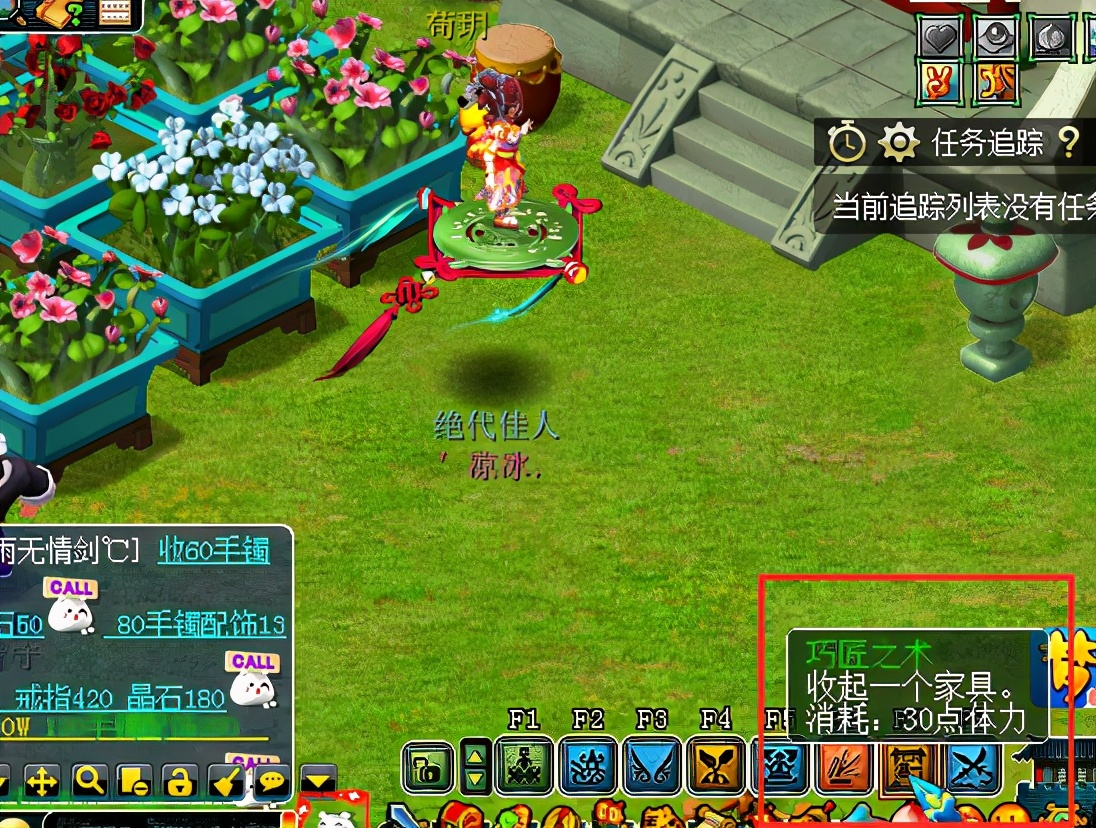Toggle the chat padlock button
Image resolution: width=1096 pixels, height=828 pixels.
pos(179,780)
